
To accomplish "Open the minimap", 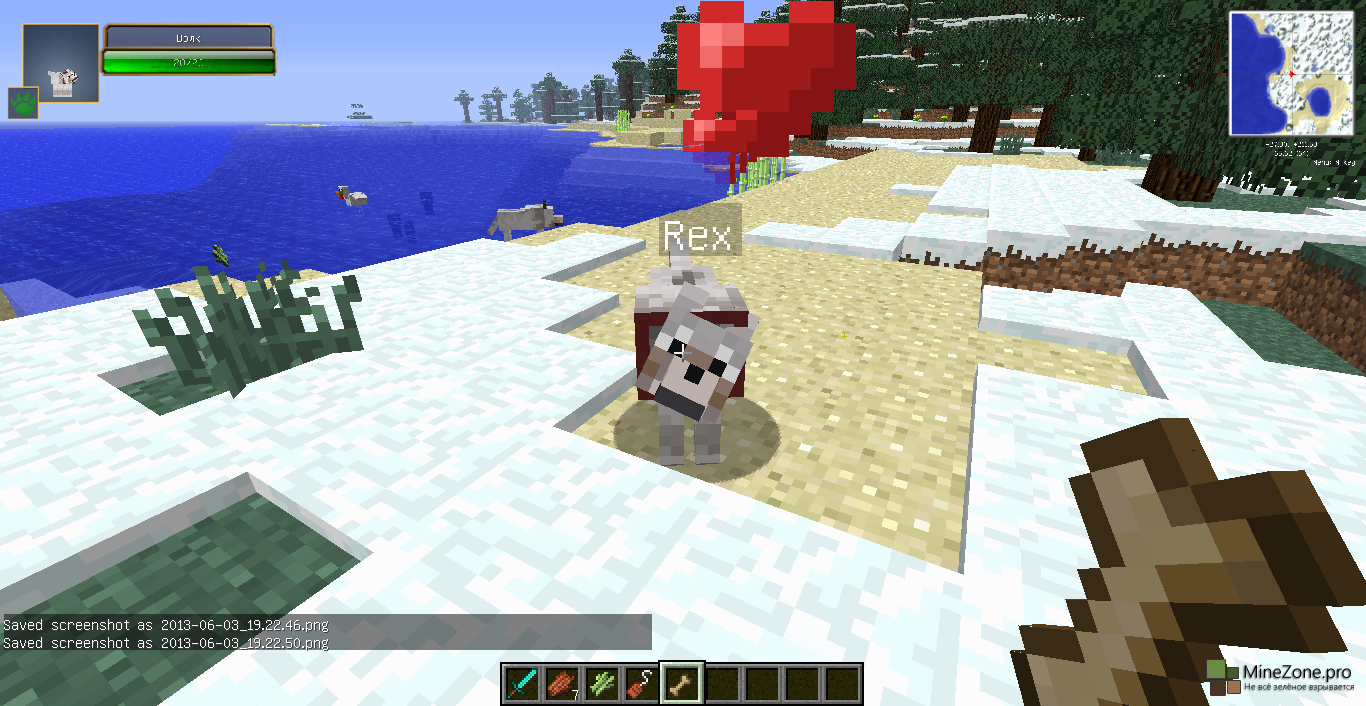I will (x=1291, y=73).
